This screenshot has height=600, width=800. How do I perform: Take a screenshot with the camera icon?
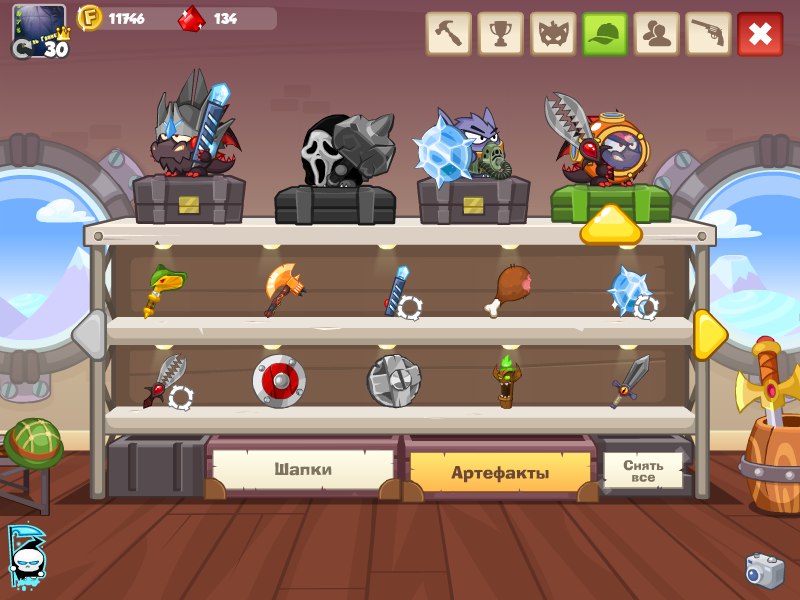pyautogui.click(x=765, y=569)
